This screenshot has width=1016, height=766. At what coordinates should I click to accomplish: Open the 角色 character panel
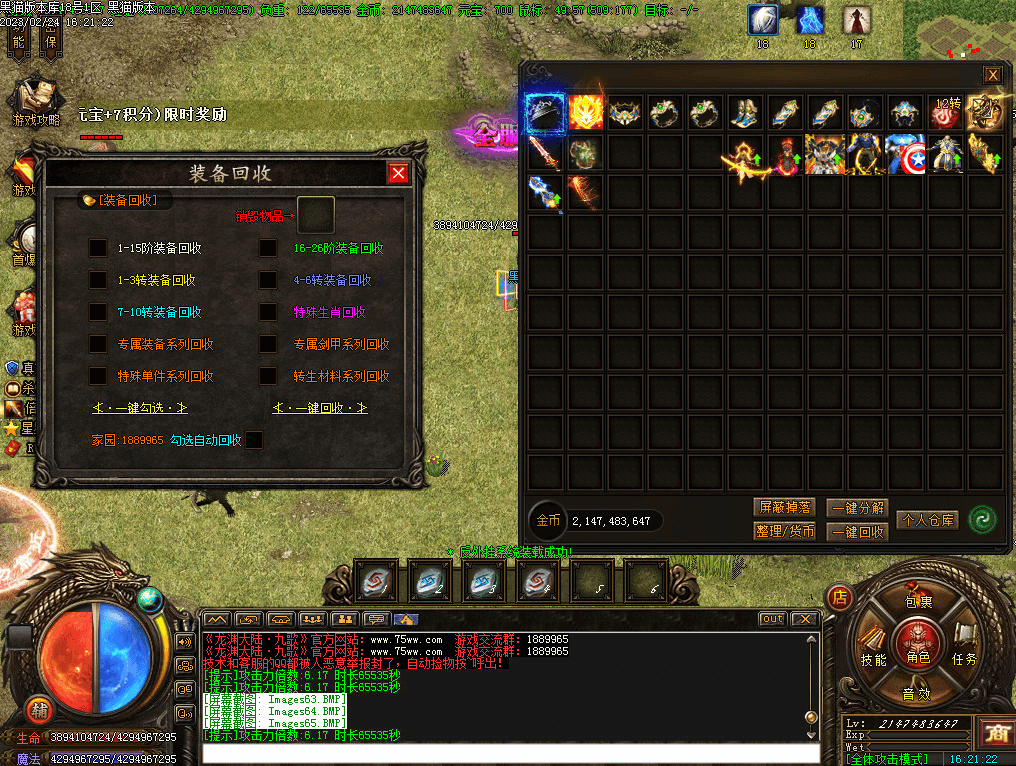pos(917,648)
